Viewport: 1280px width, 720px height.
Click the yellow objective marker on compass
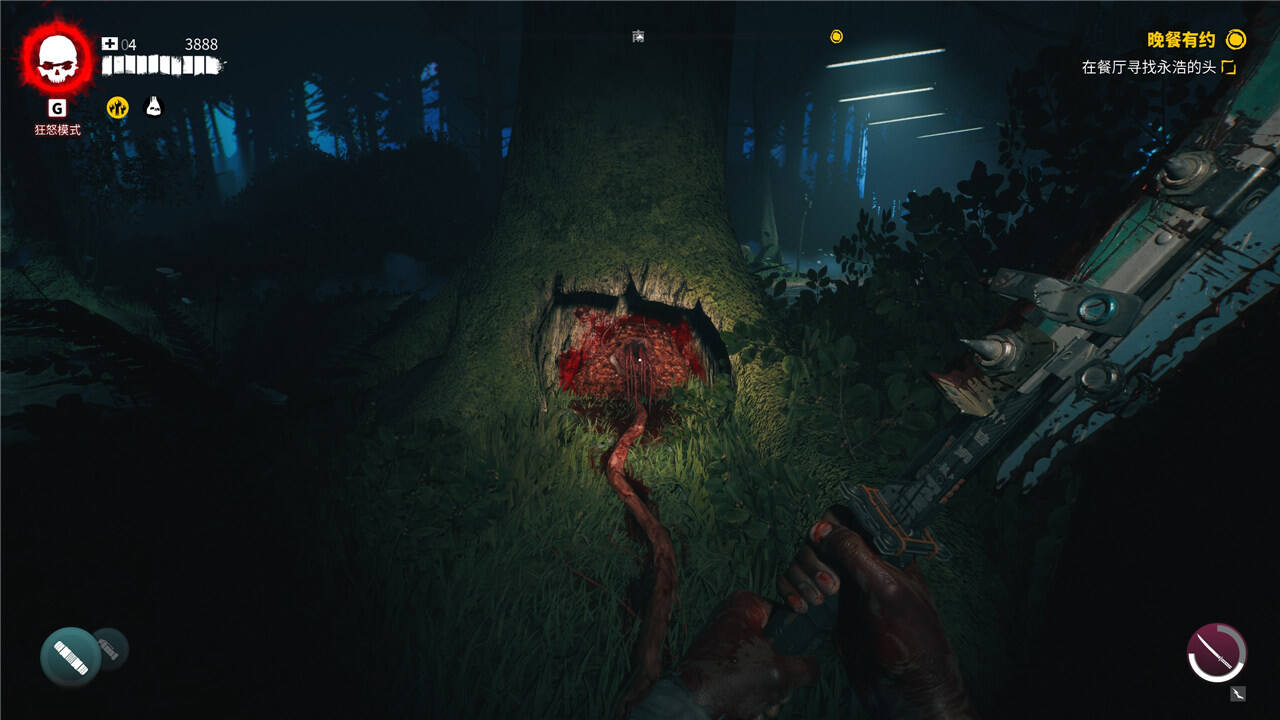[x=837, y=37]
